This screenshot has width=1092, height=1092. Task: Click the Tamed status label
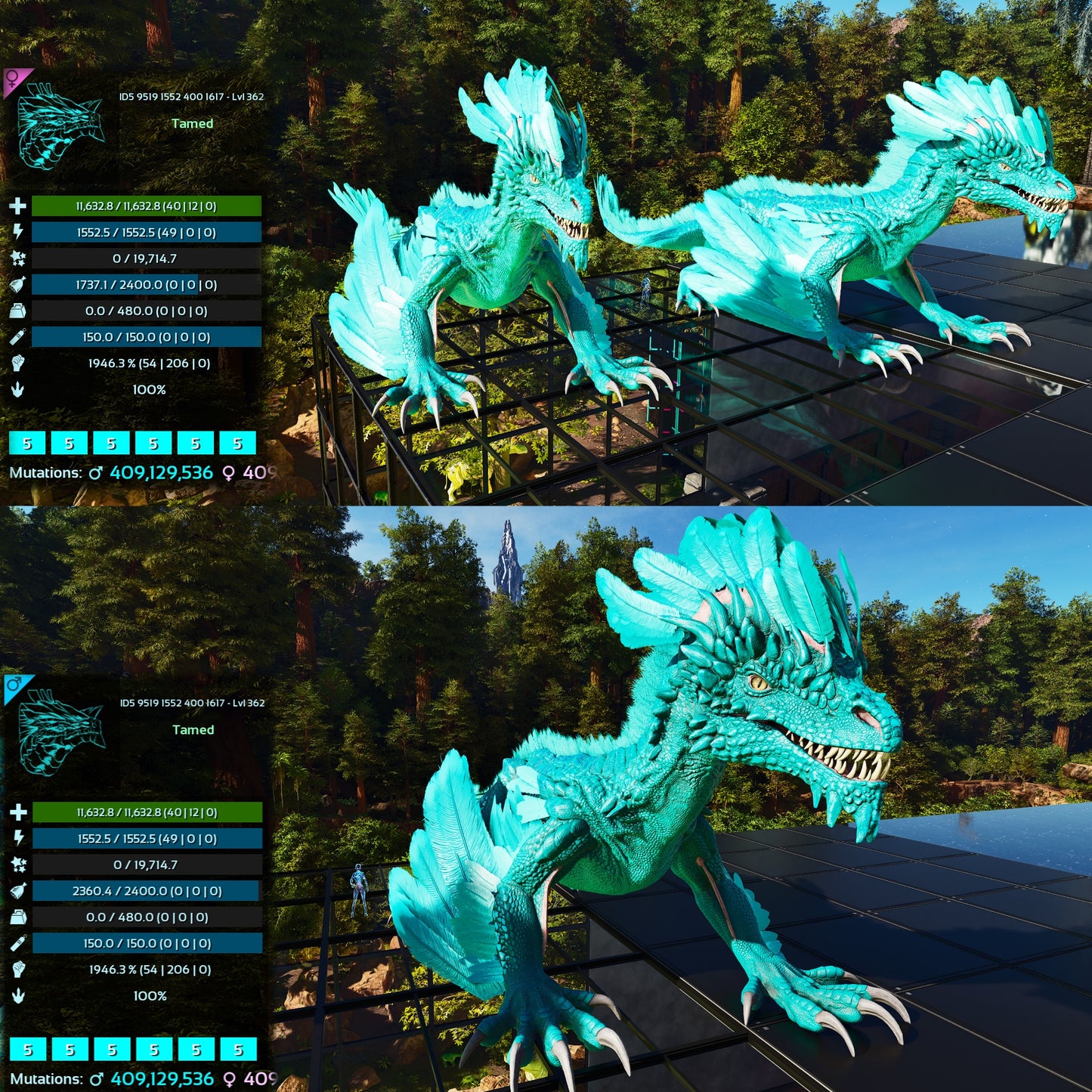[x=193, y=122]
